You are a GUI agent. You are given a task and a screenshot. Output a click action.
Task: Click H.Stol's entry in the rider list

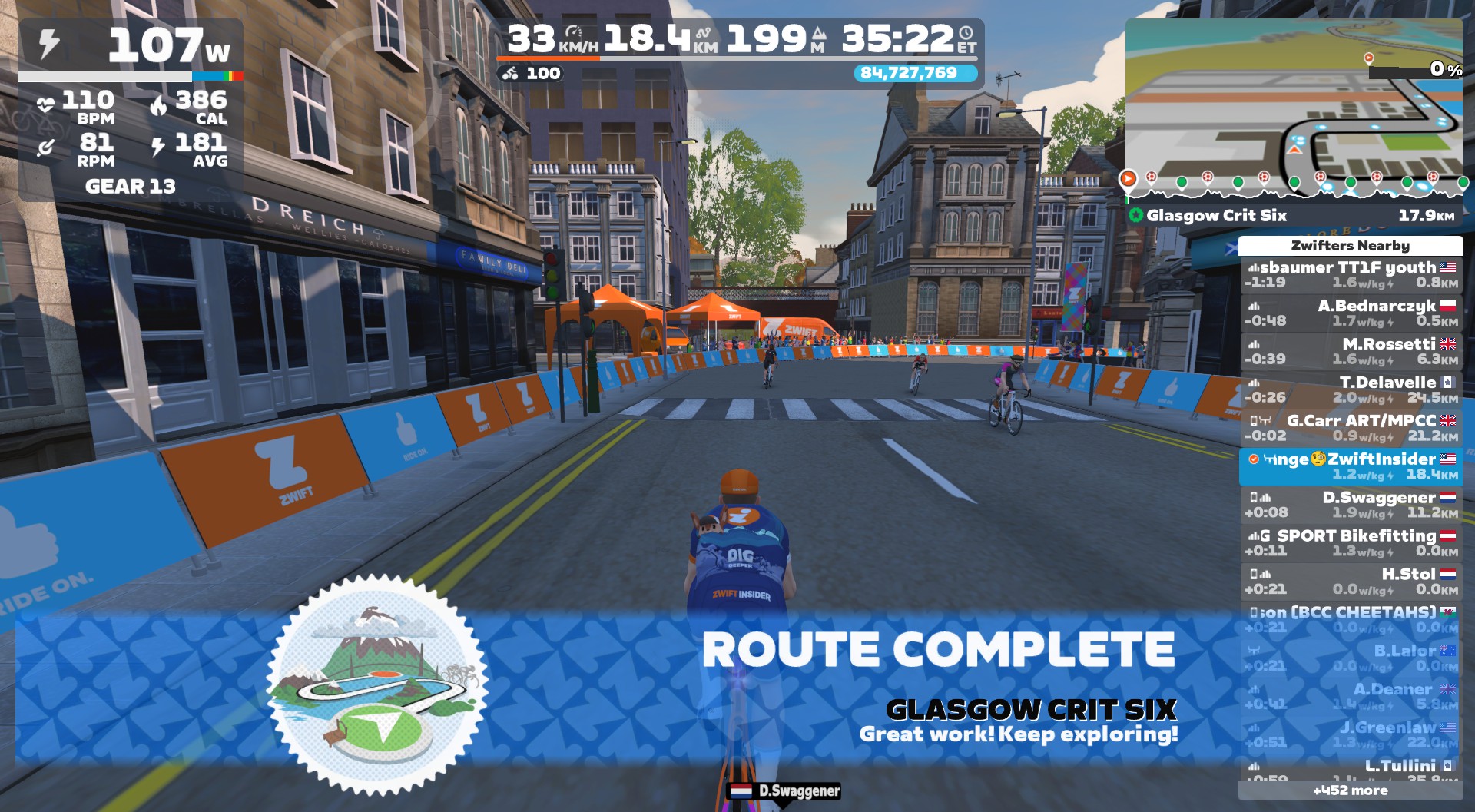[x=1350, y=582]
